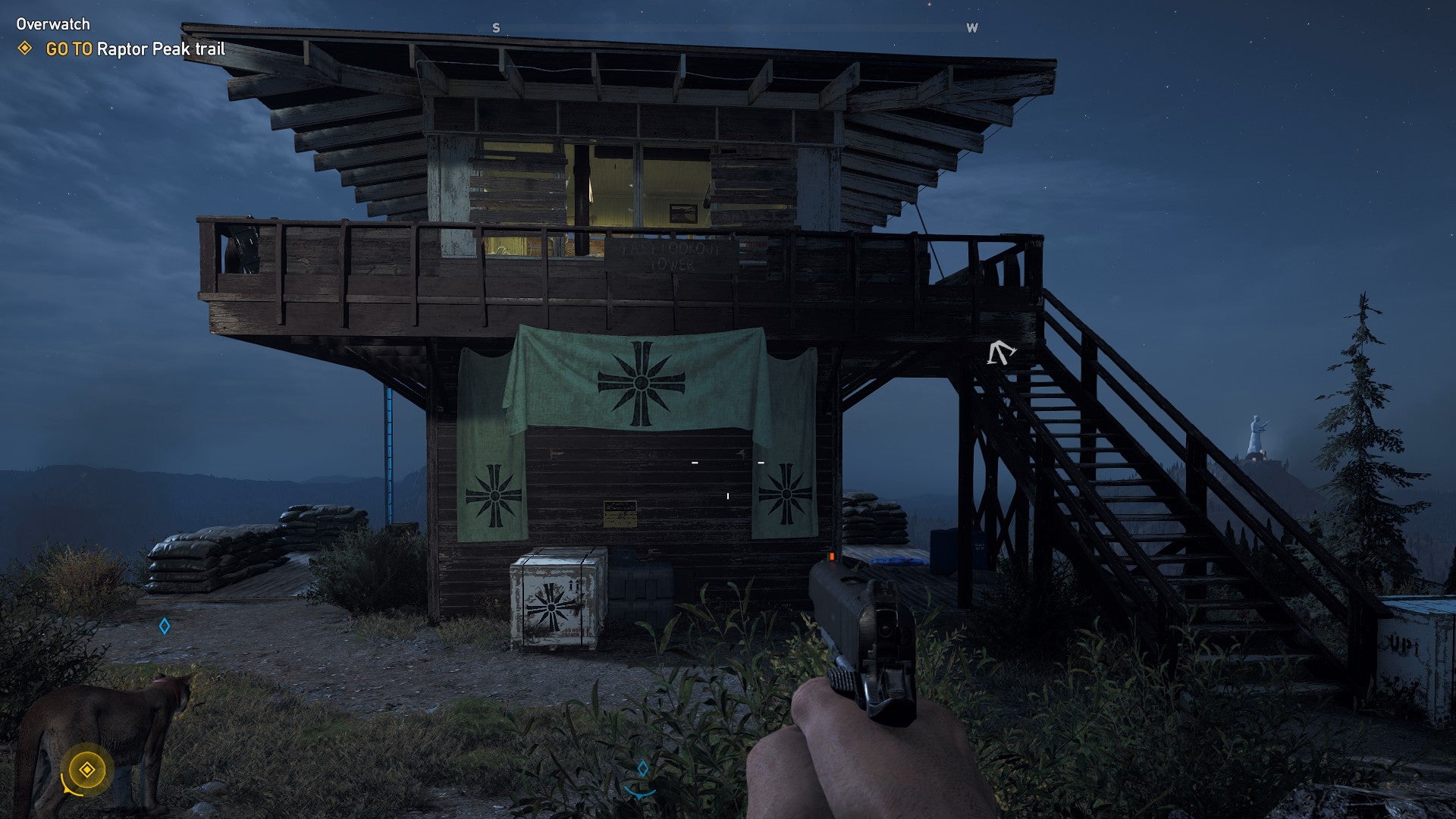Screen dimensions: 1456x819
Task: Click the W marker on the compass bar
Action: coord(971,27)
